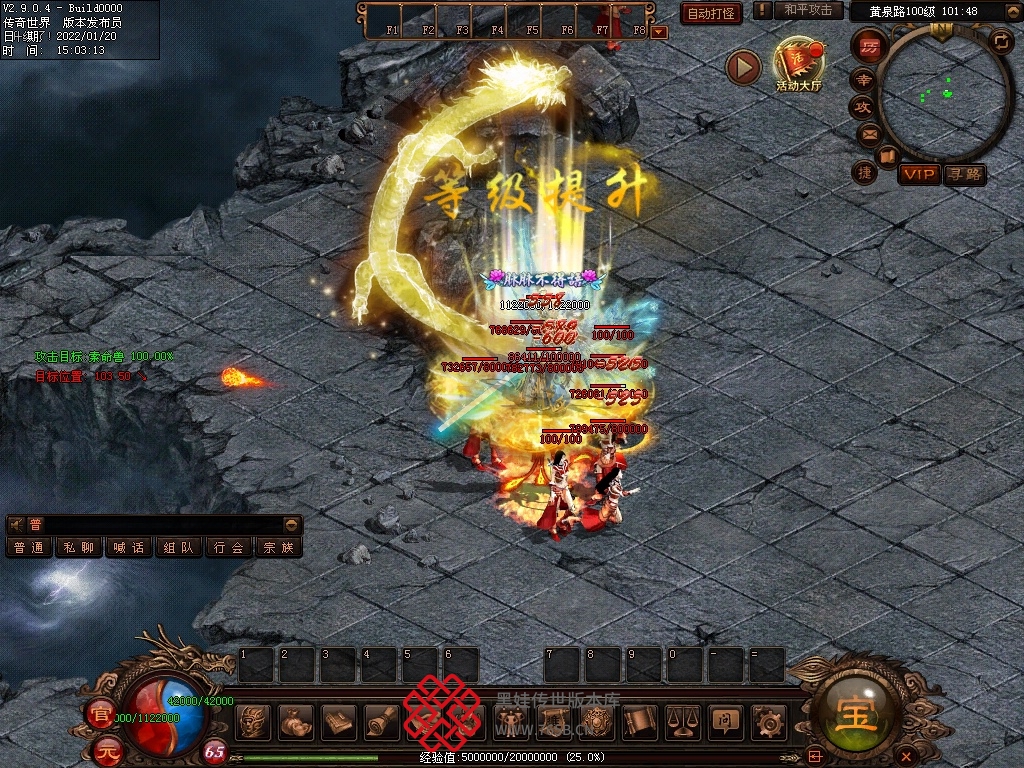Open the 历 calendar icon
Screen dimensions: 1024x768
tap(870, 46)
